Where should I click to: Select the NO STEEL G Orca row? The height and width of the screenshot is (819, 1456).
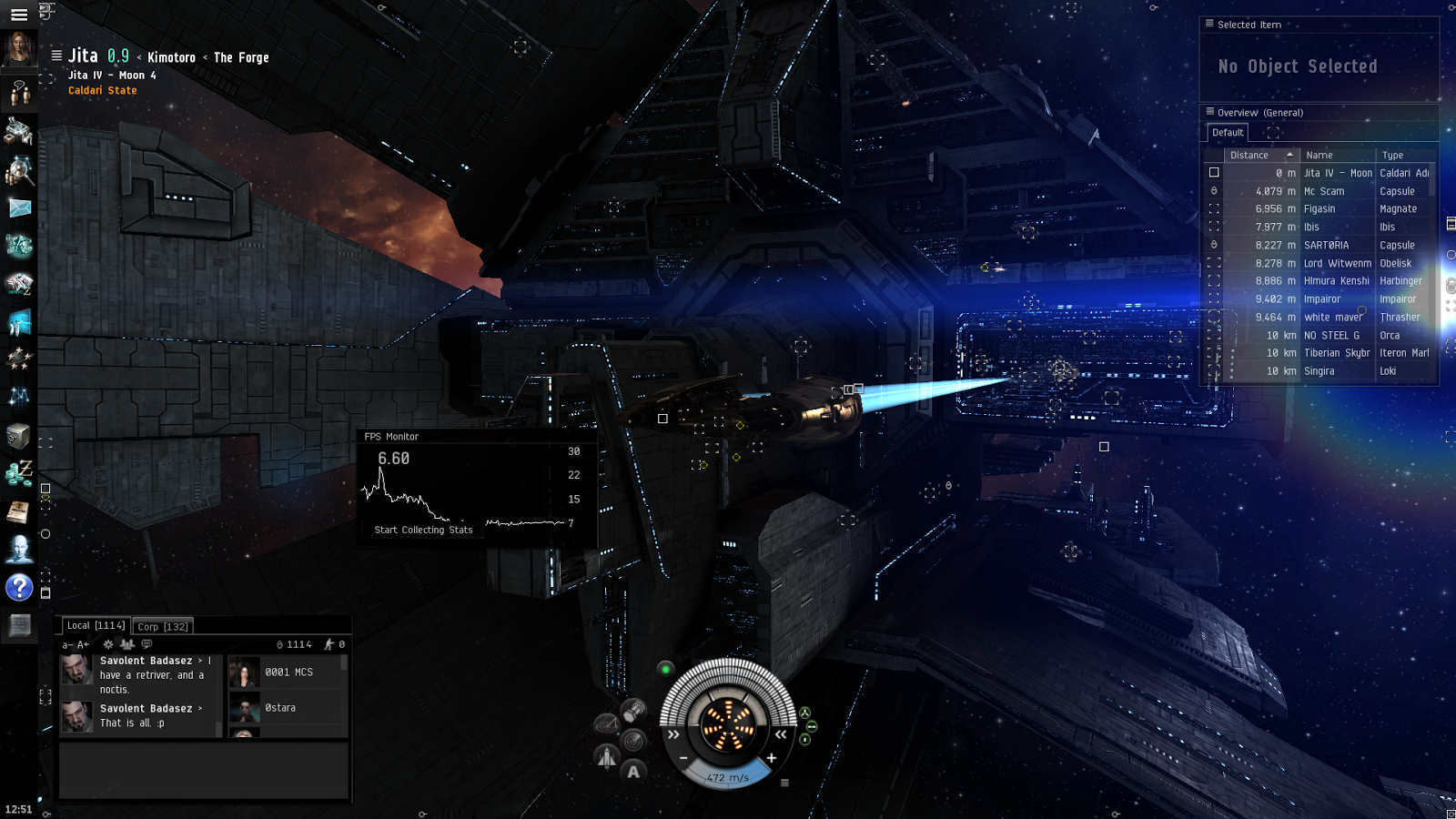coord(1330,335)
